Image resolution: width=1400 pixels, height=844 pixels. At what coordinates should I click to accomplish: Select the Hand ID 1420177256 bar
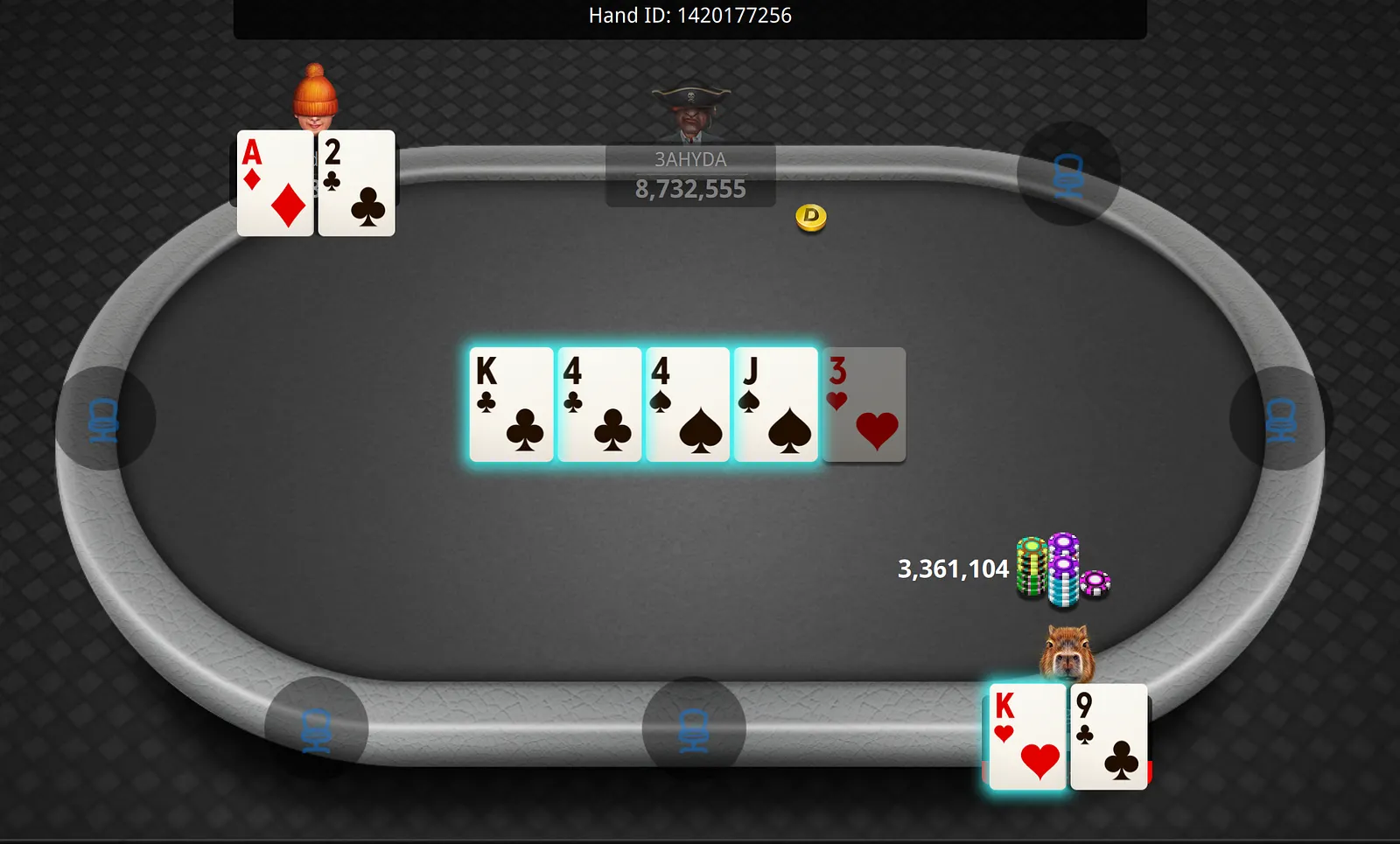tap(689, 17)
